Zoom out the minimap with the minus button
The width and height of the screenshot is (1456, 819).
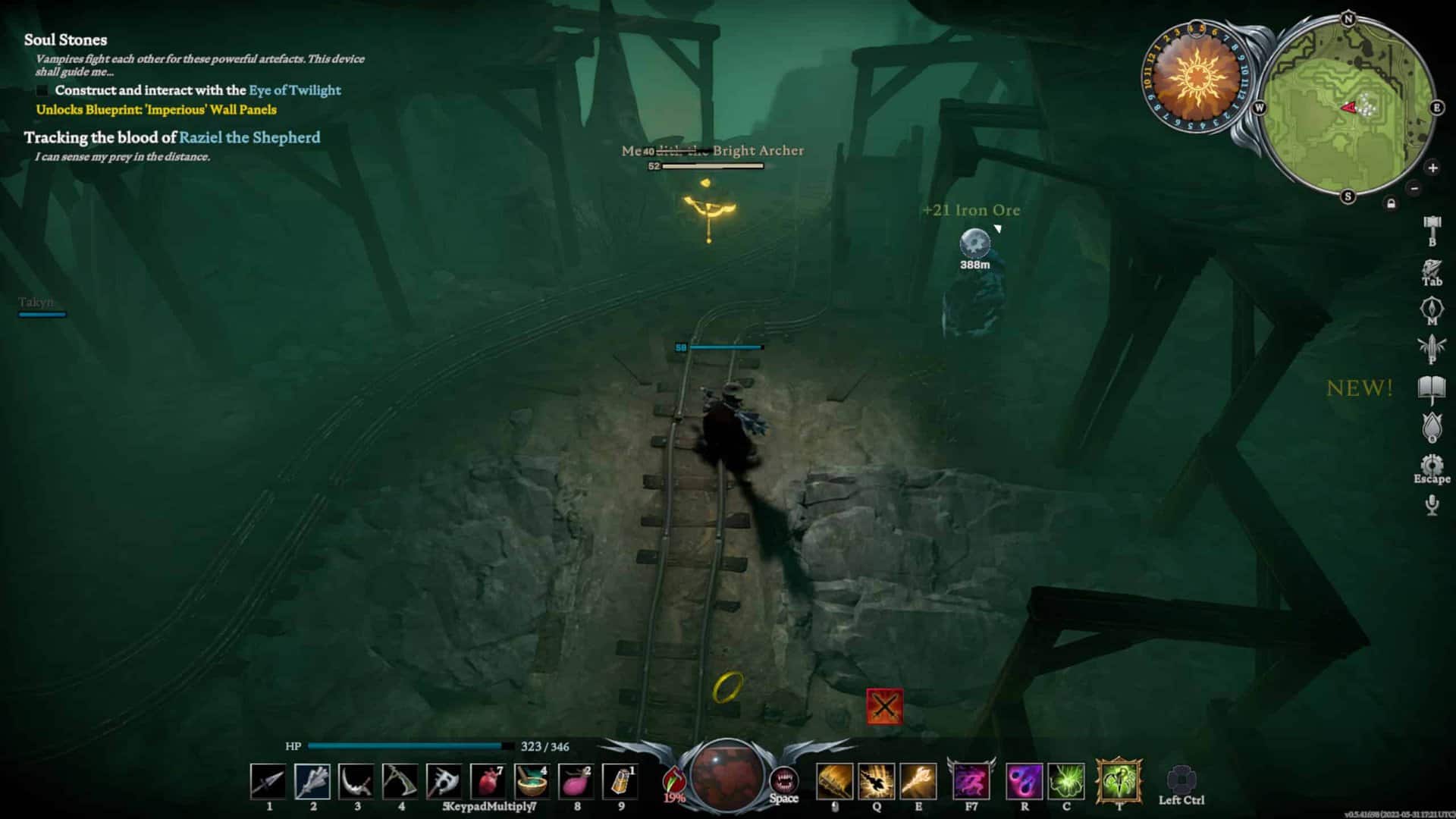tap(1413, 187)
